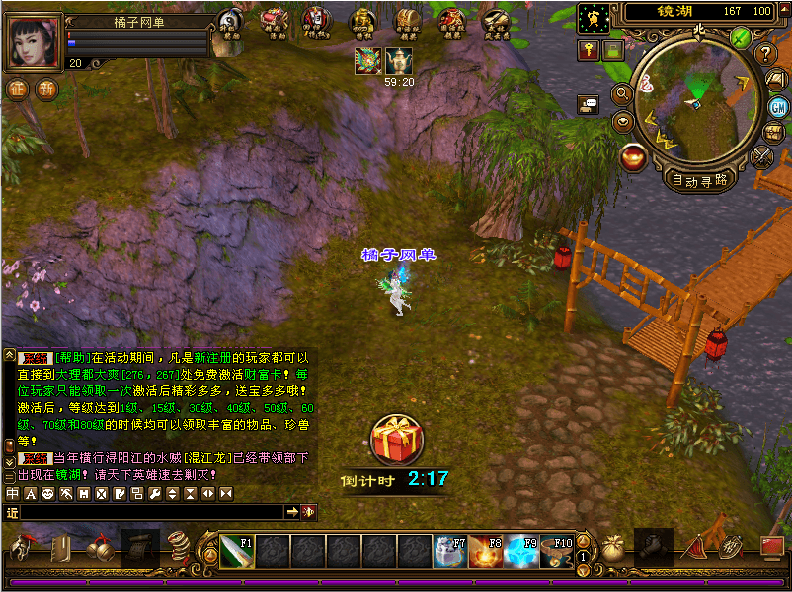Viewport: 792px width, 592px height.
Task: Use the F1 green blade skill
Action: (237, 551)
